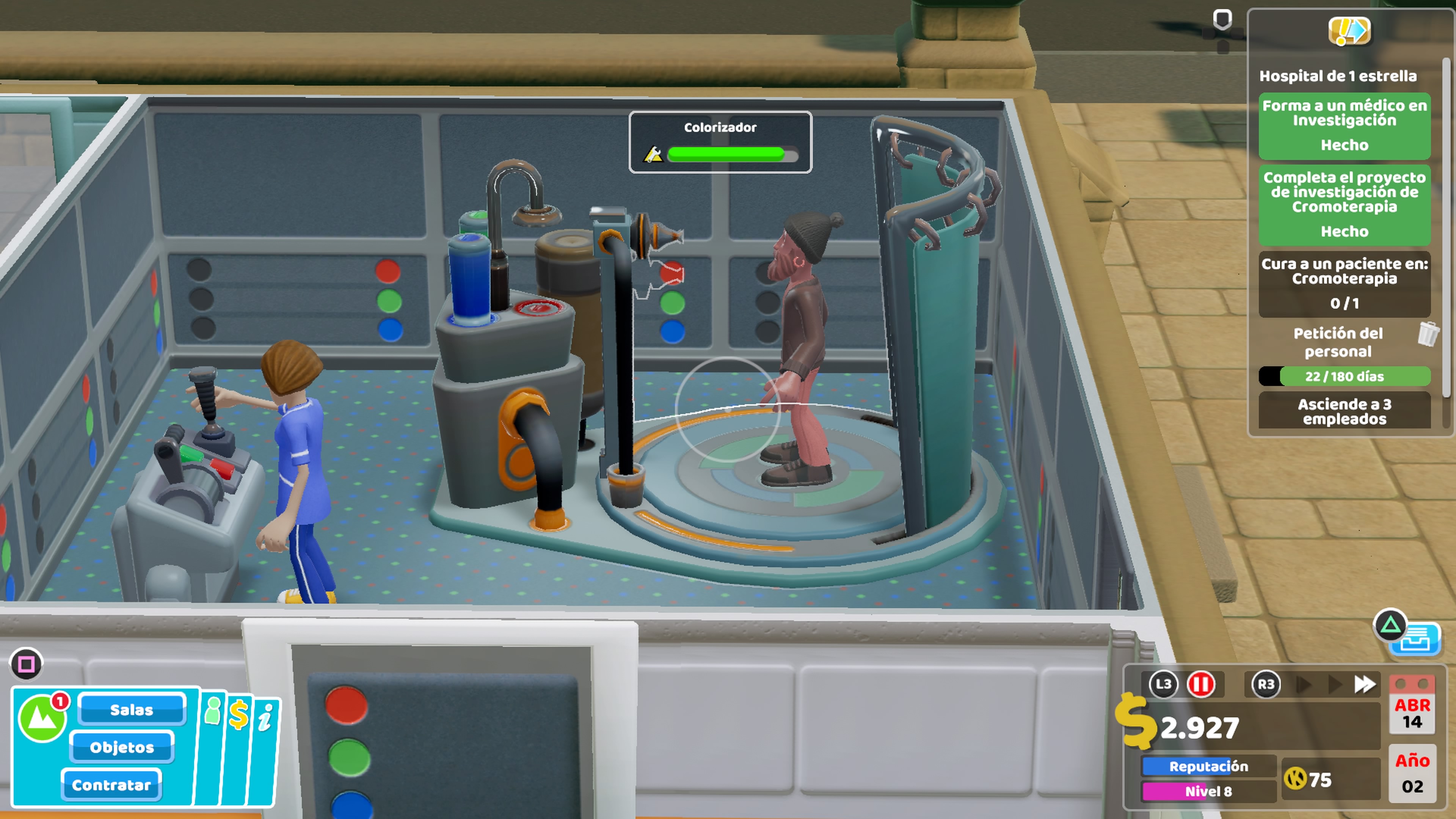The width and height of the screenshot is (1456, 819).
Task: Set speed to fastest double-arrow
Action: 1365,684
